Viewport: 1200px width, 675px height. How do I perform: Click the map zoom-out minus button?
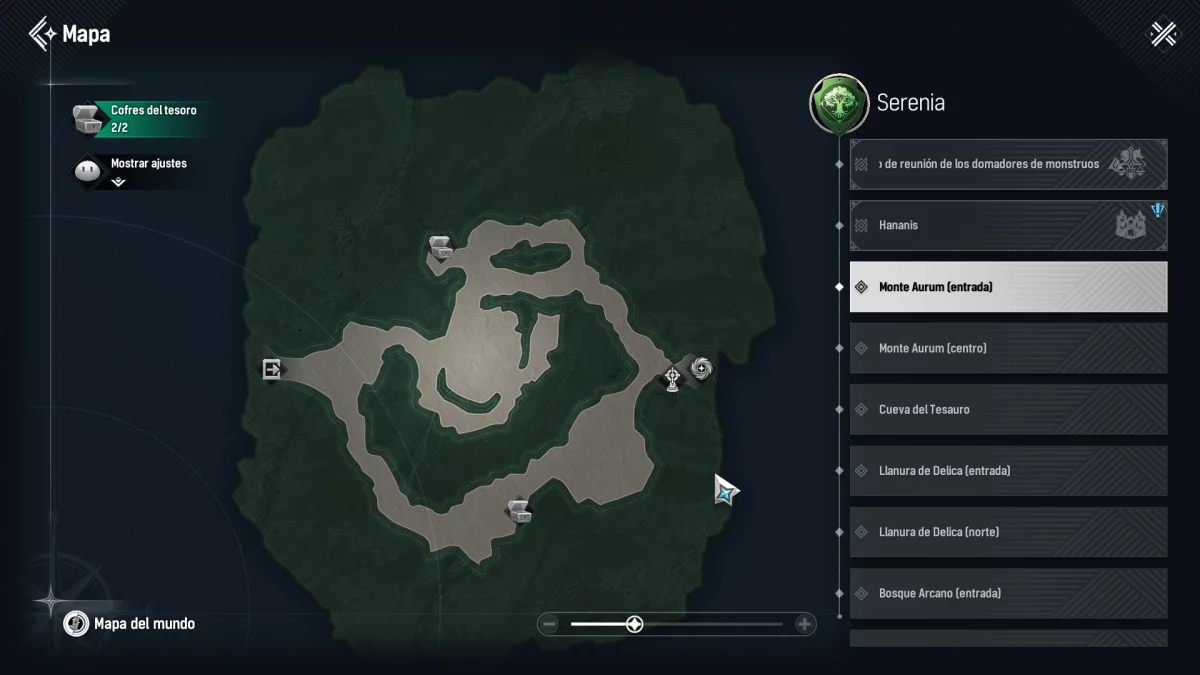pos(549,625)
